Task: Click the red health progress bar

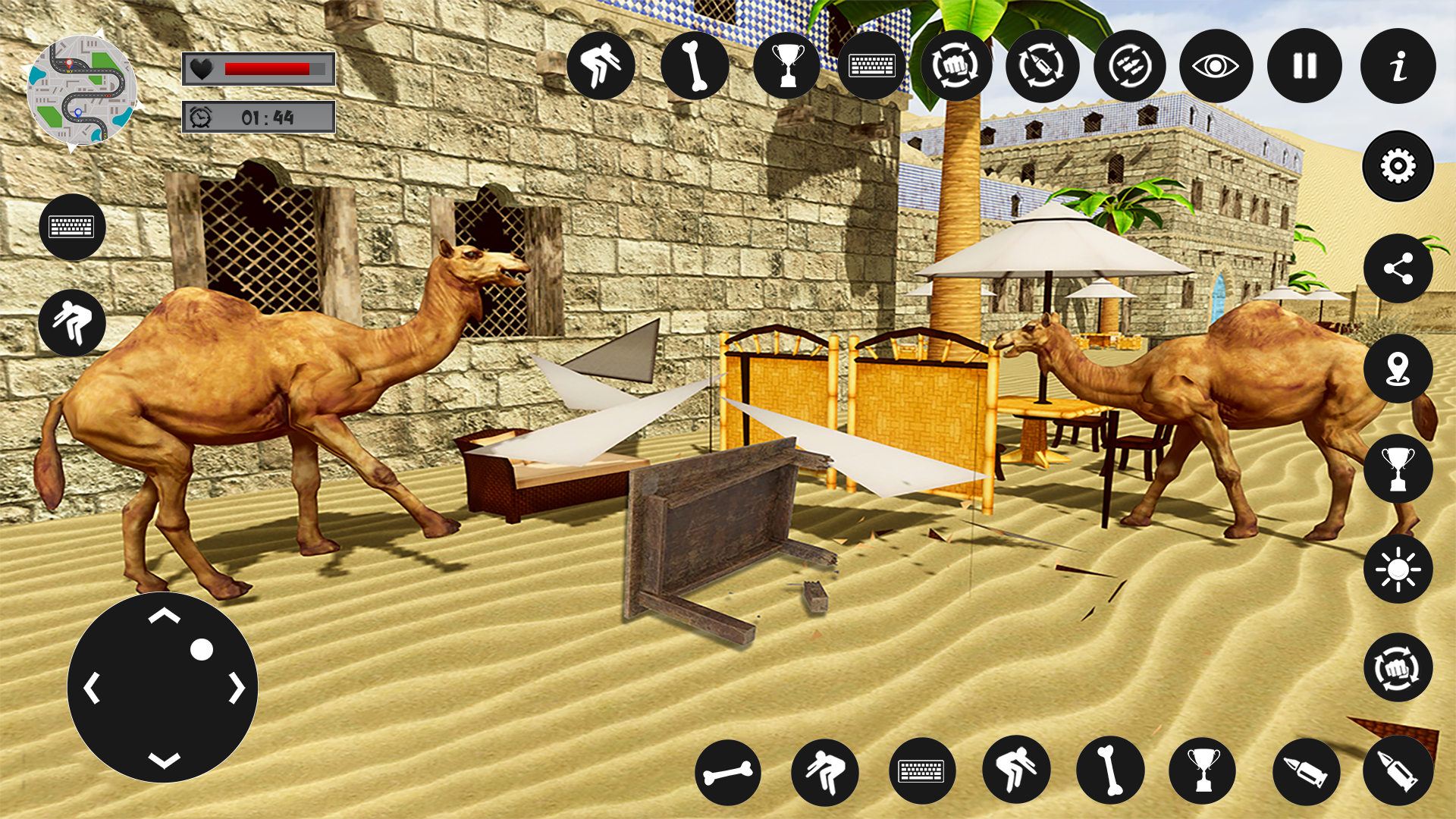Action: pyautogui.click(x=265, y=69)
